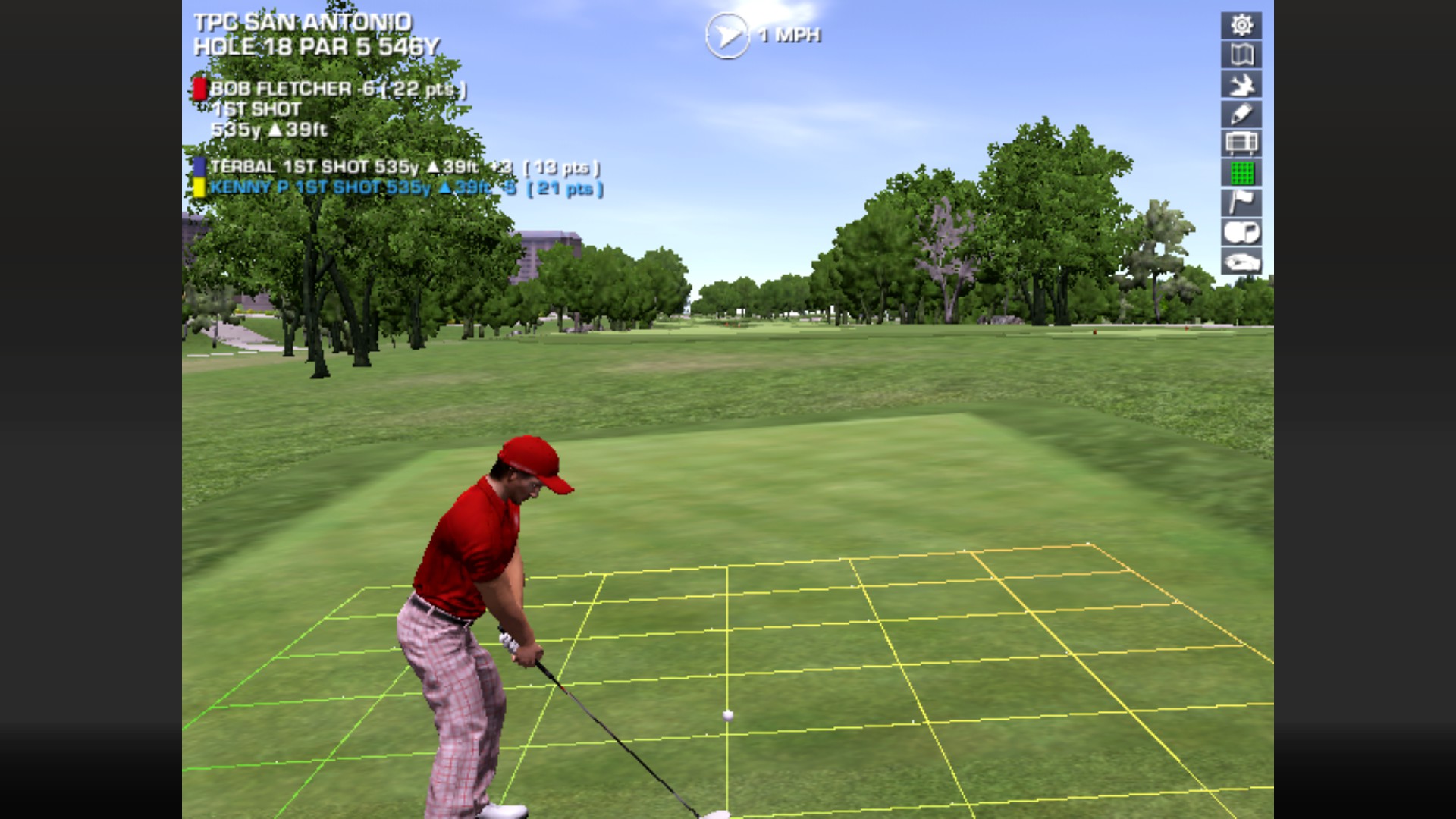Screen dimensions: 1456x819
Task: Open the folded course map
Action: [x=1241, y=55]
